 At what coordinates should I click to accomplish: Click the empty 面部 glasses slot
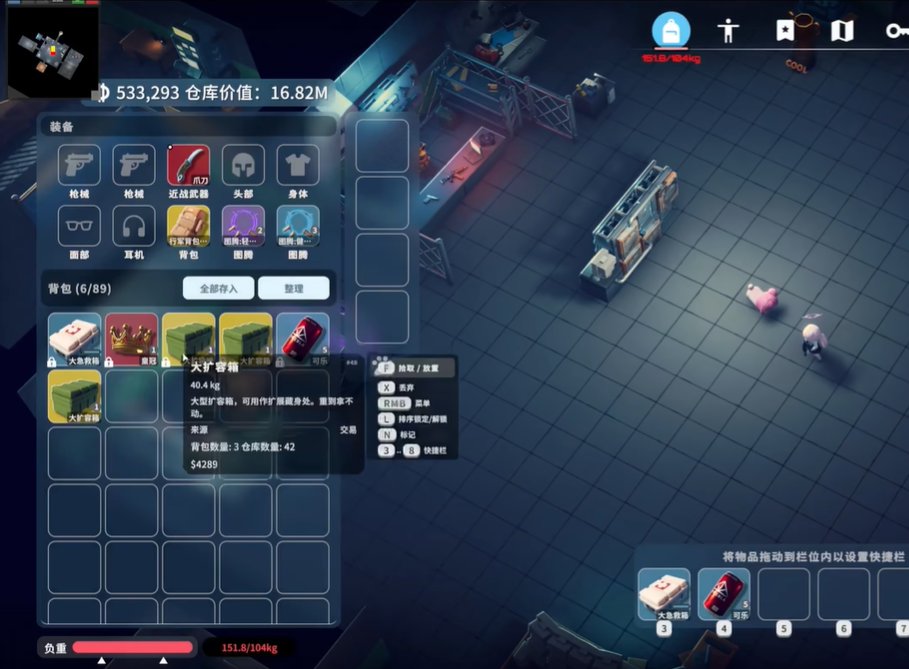(79, 227)
